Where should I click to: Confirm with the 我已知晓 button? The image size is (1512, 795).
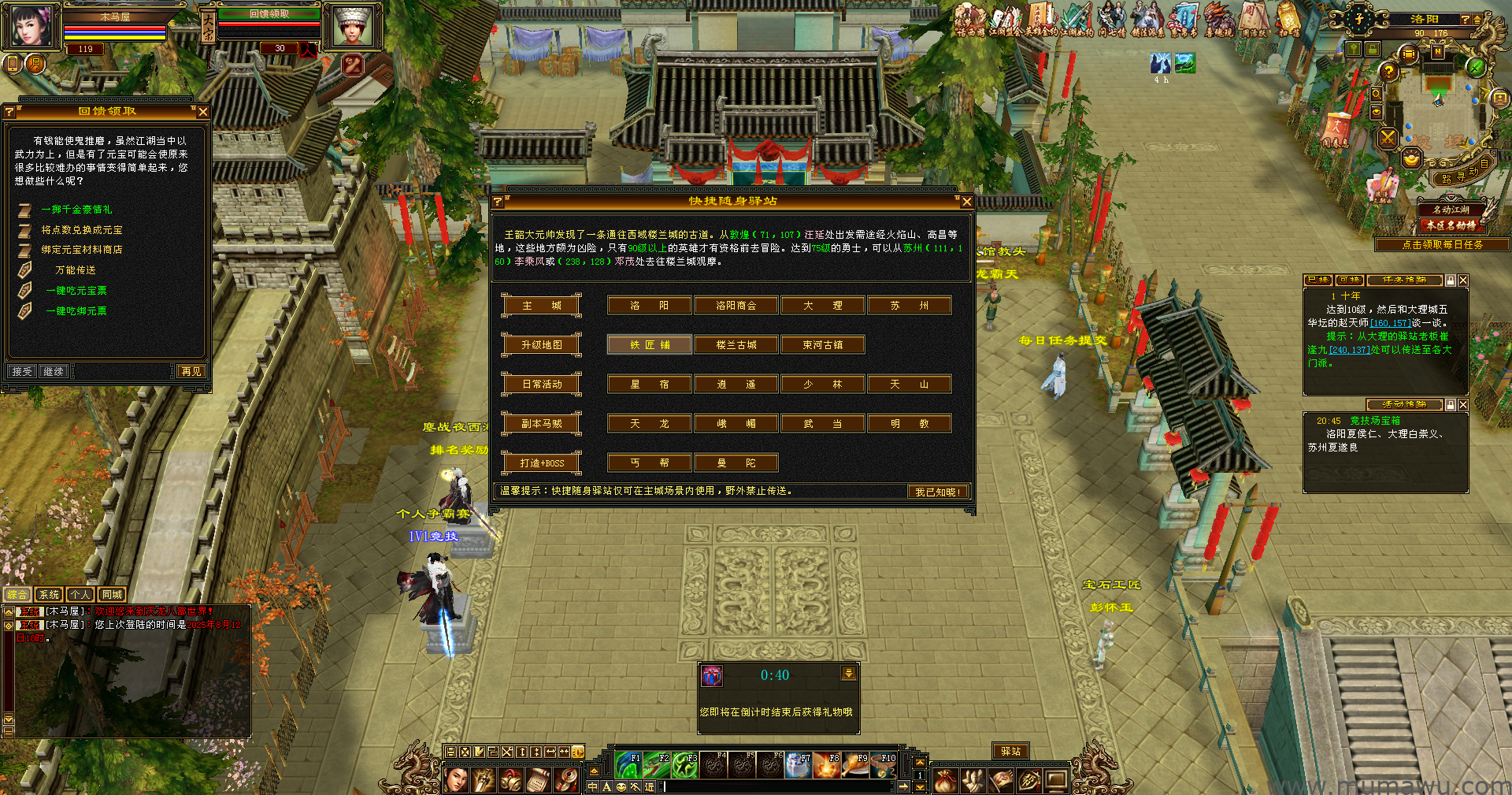[x=937, y=492]
